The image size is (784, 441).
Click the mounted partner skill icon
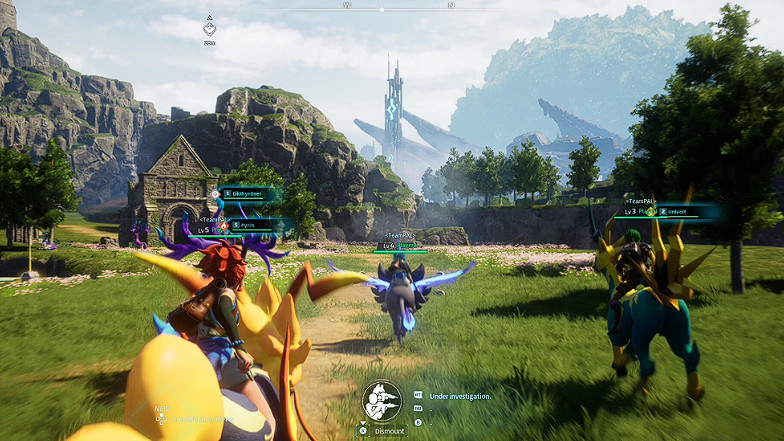pyautogui.click(x=381, y=401)
